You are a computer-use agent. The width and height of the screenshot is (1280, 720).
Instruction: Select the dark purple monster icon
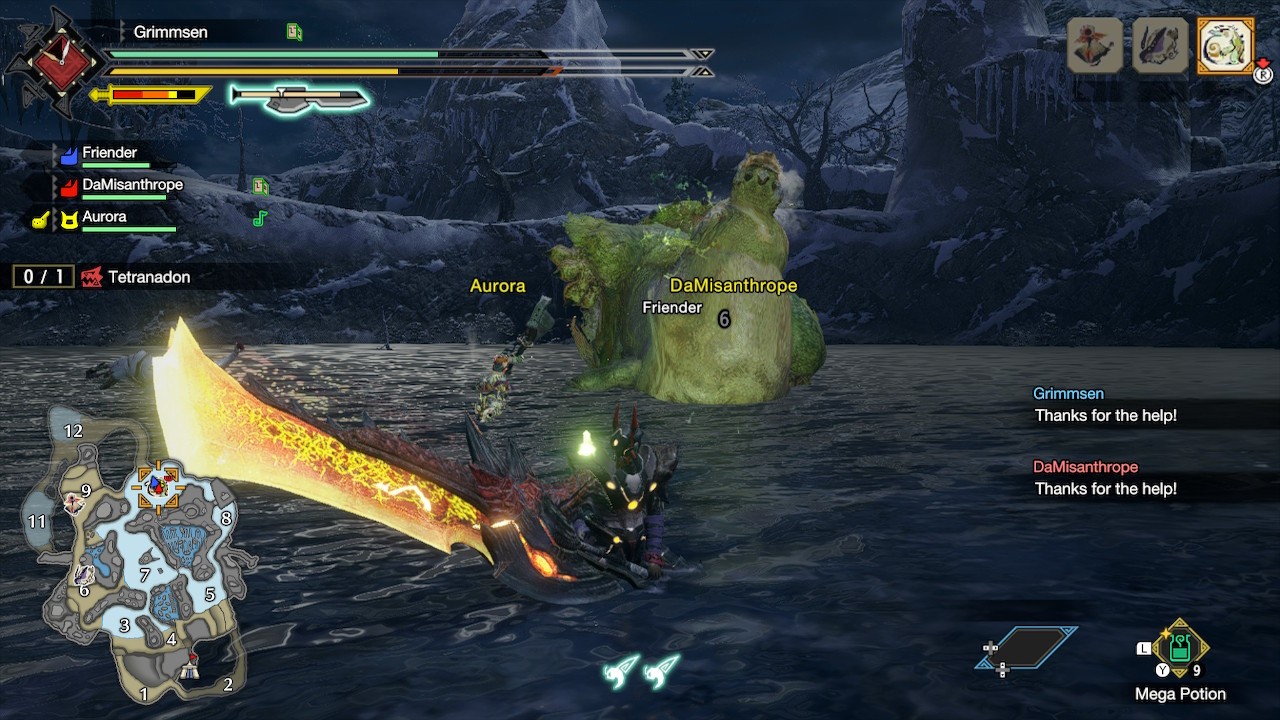[x=1160, y=46]
